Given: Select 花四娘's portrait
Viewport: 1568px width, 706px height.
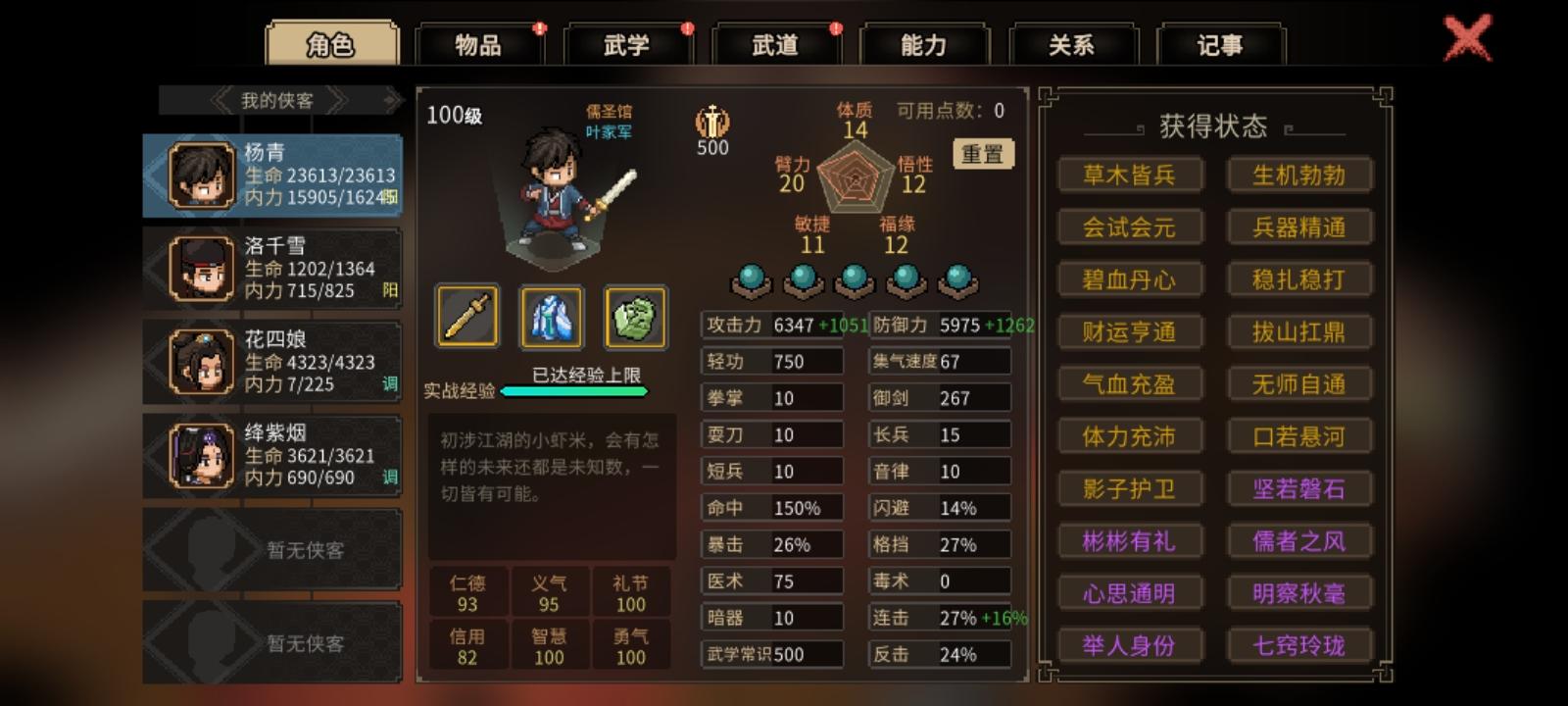Looking at the screenshot, I should [201, 360].
